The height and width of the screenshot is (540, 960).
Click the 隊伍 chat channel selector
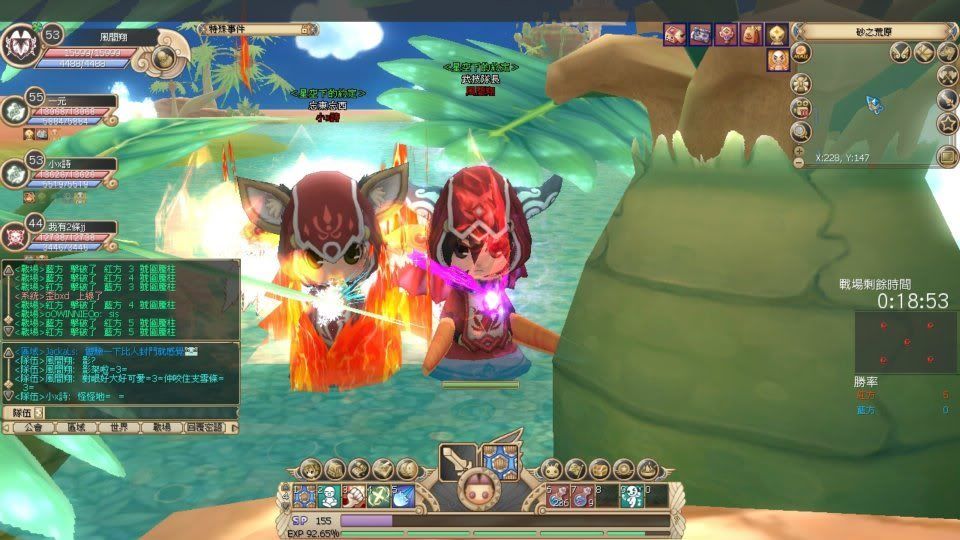[21, 412]
